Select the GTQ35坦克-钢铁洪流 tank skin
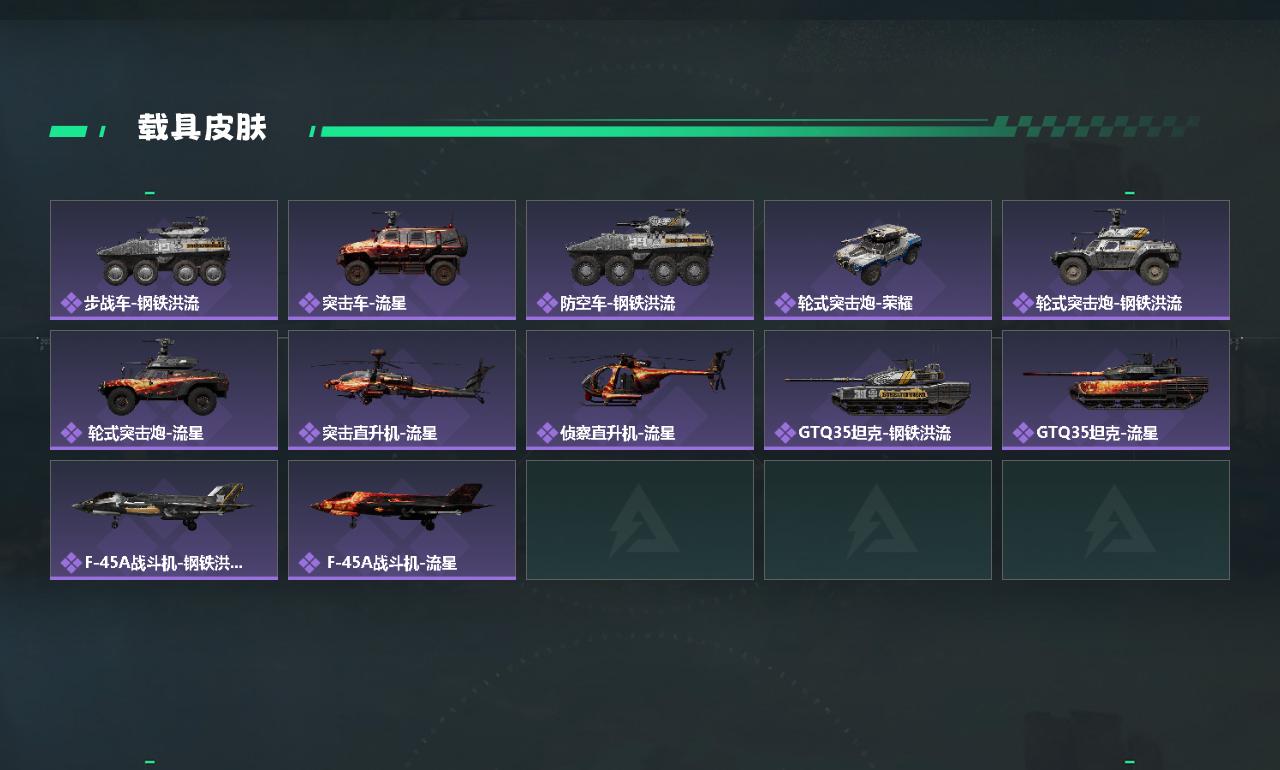 (x=878, y=389)
